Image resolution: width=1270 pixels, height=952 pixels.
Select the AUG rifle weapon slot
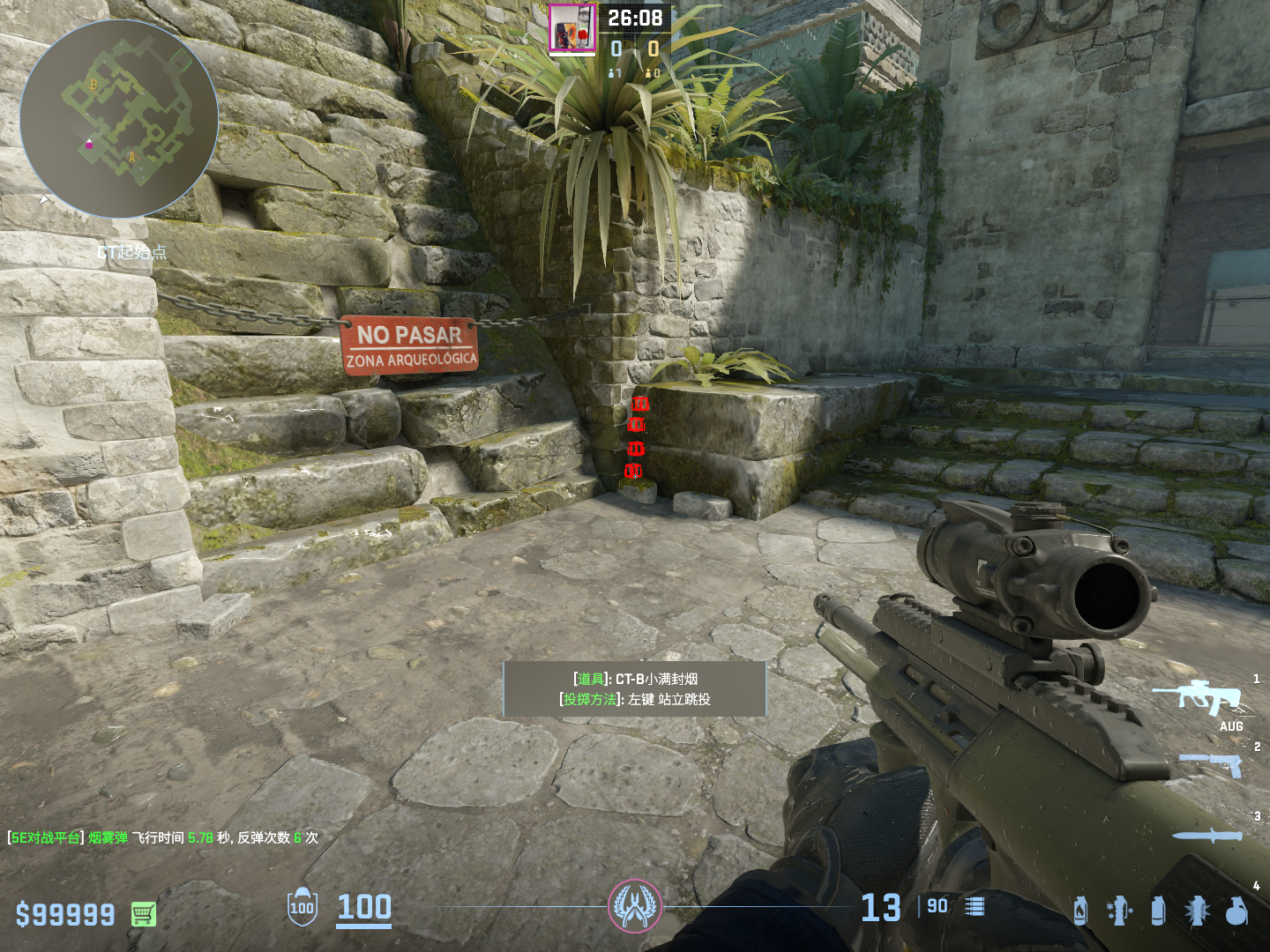pyautogui.click(x=1199, y=697)
